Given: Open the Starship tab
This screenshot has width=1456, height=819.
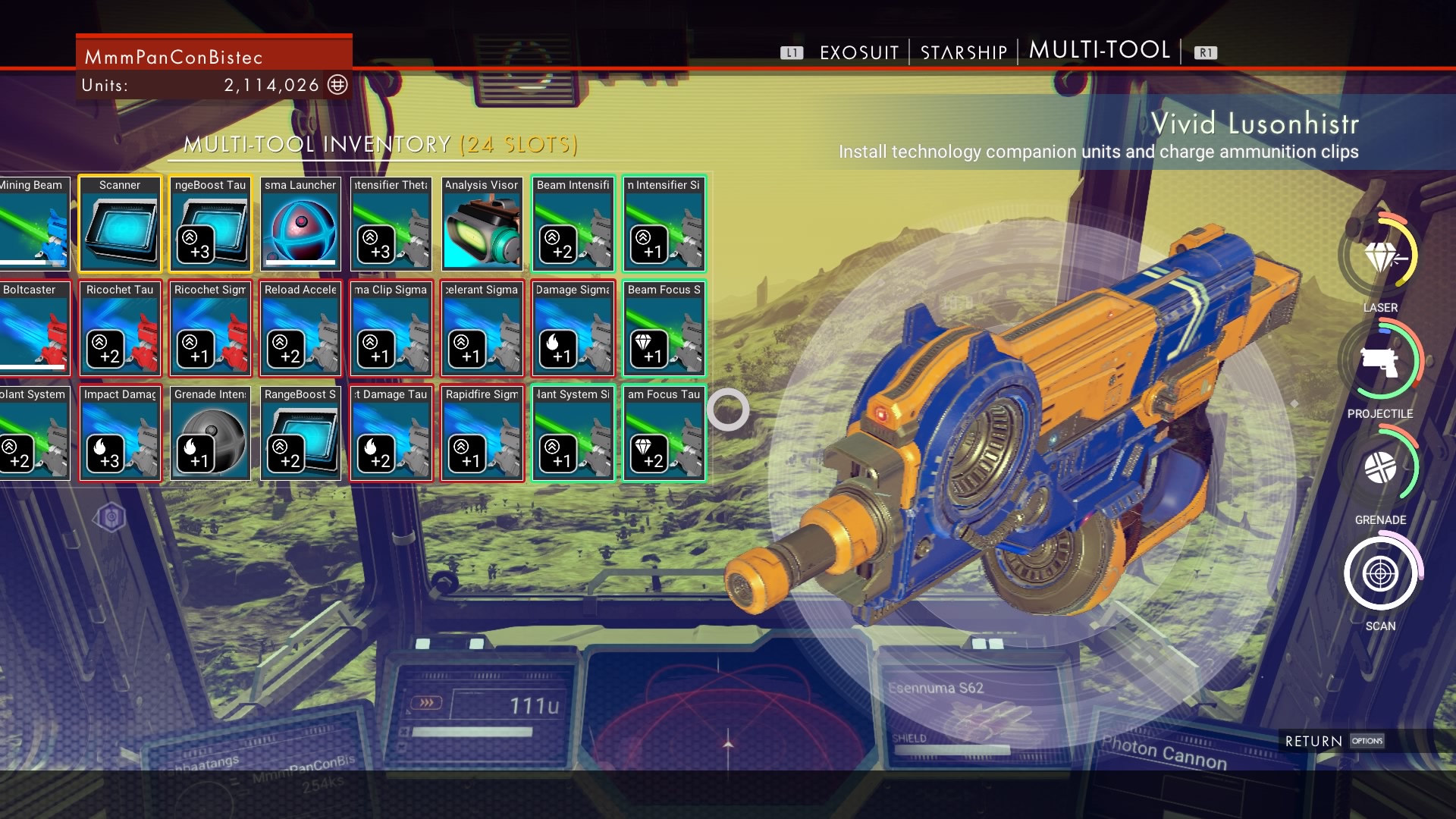Looking at the screenshot, I should [x=963, y=52].
